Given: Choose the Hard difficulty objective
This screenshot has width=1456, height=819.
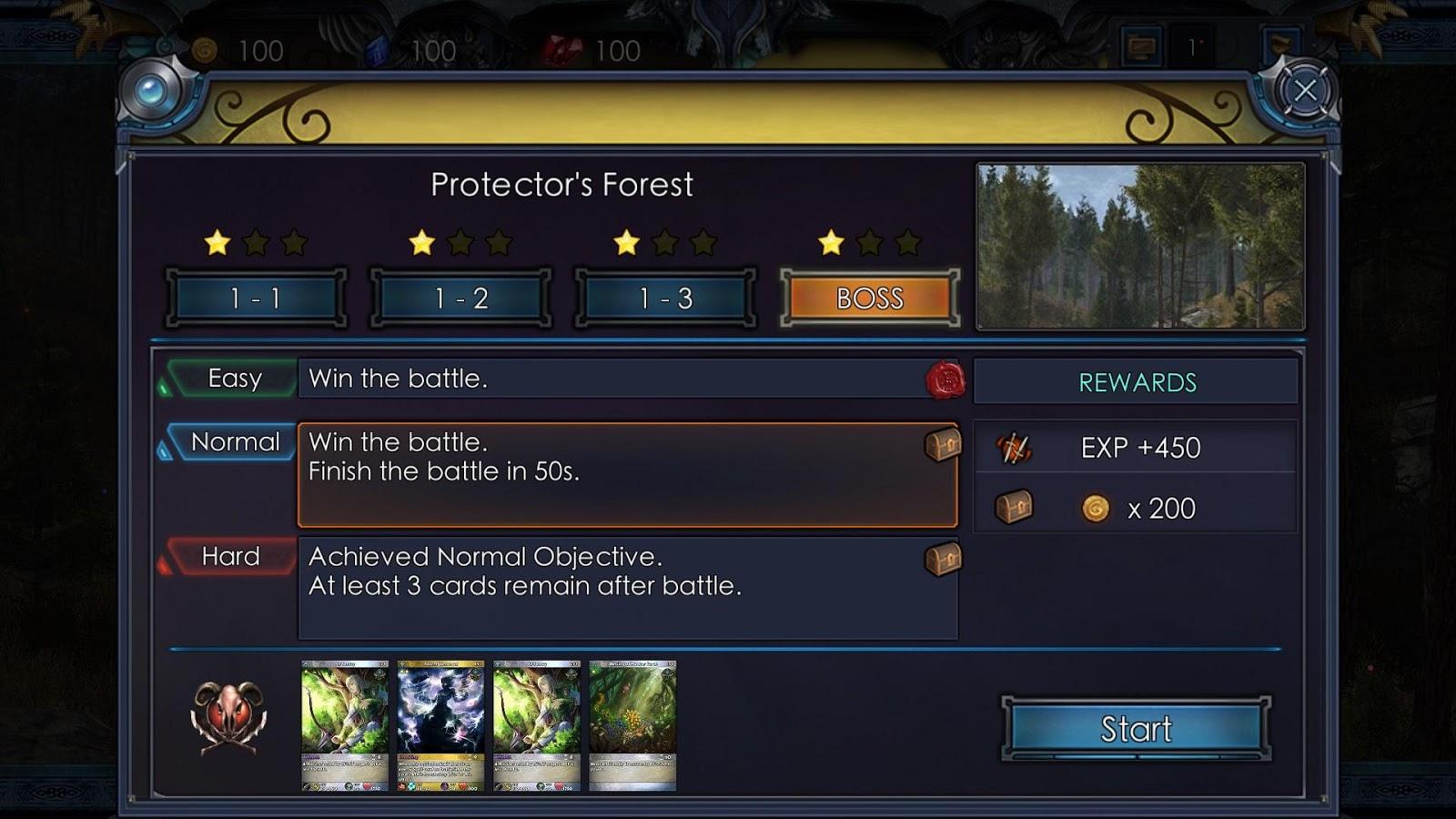Looking at the screenshot, I should pos(231,557).
